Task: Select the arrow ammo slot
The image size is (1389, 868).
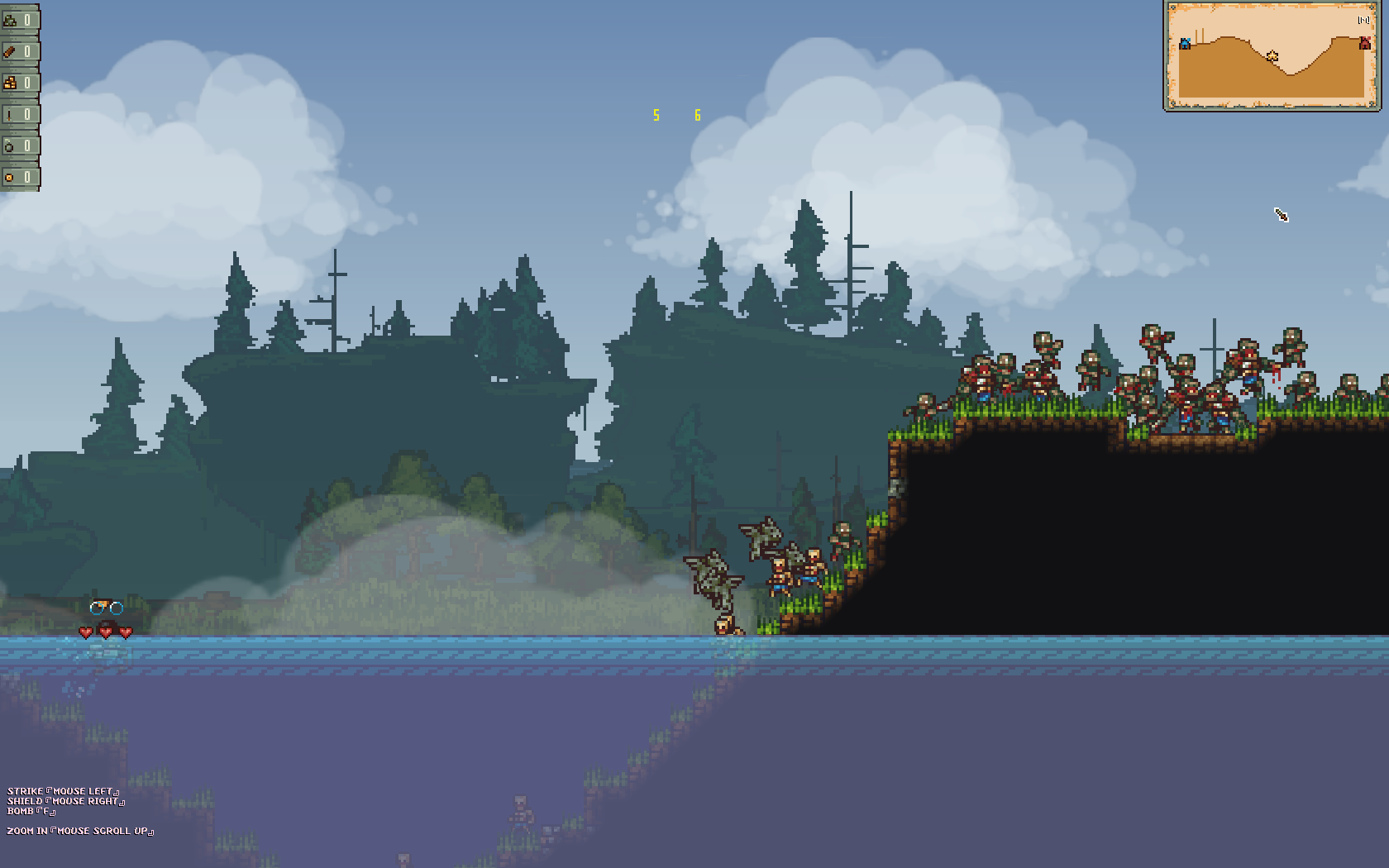Action: pyautogui.click(x=19, y=114)
